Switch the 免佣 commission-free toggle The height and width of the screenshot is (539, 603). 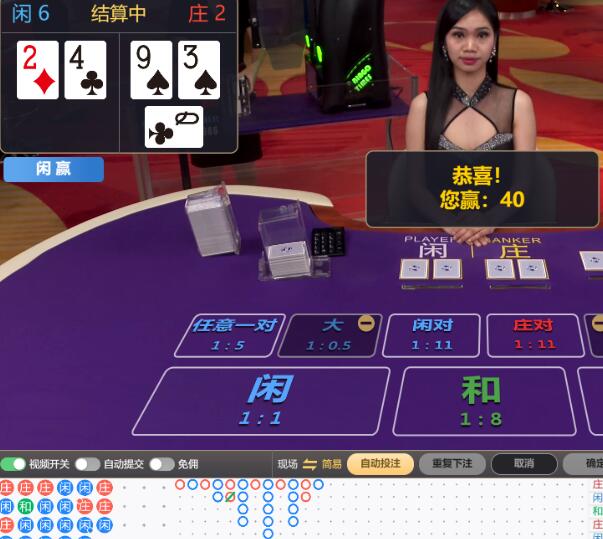[162, 464]
